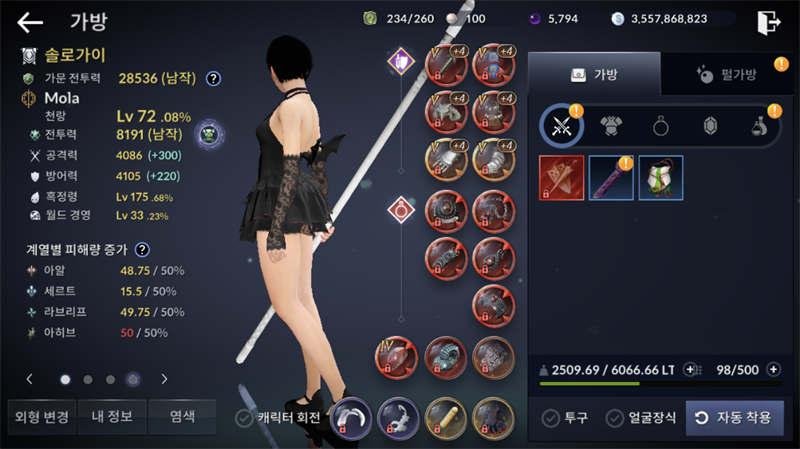Click the 자동 착용 button

[734, 417]
